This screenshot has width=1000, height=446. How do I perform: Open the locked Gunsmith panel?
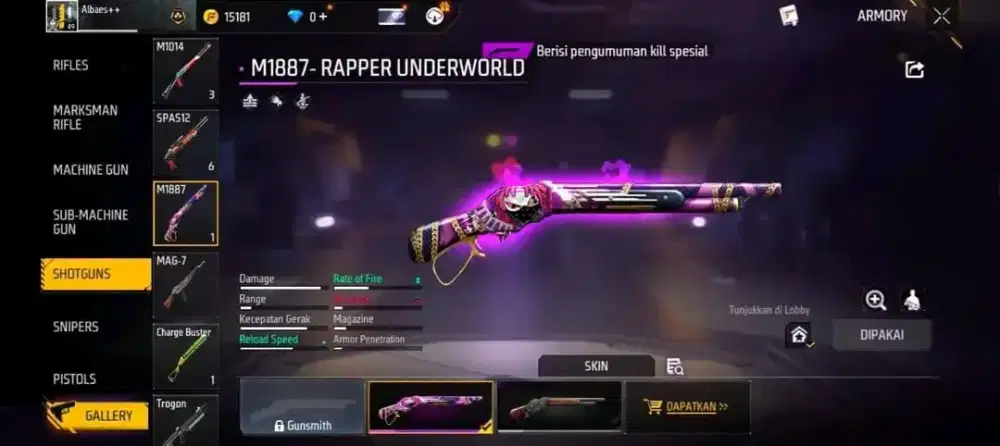click(301, 408)
